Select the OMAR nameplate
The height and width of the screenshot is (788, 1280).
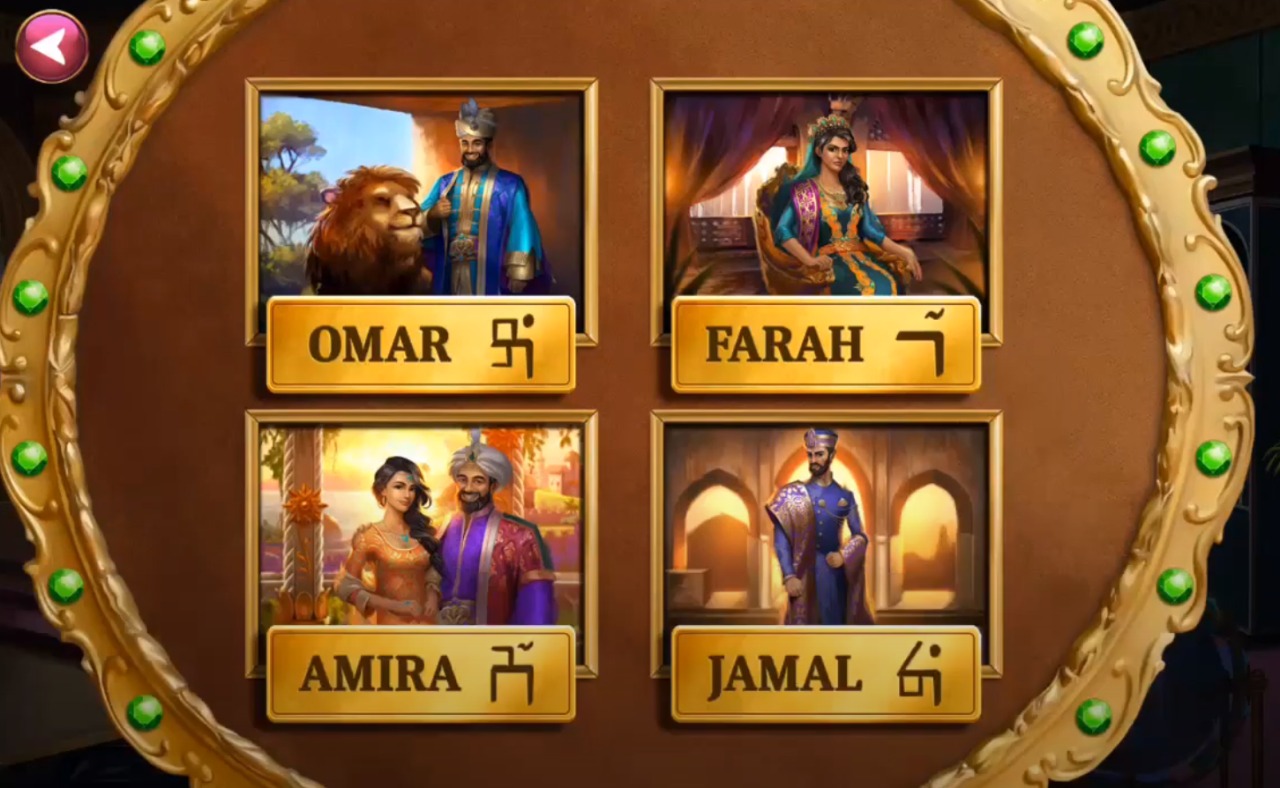[420, 344]
